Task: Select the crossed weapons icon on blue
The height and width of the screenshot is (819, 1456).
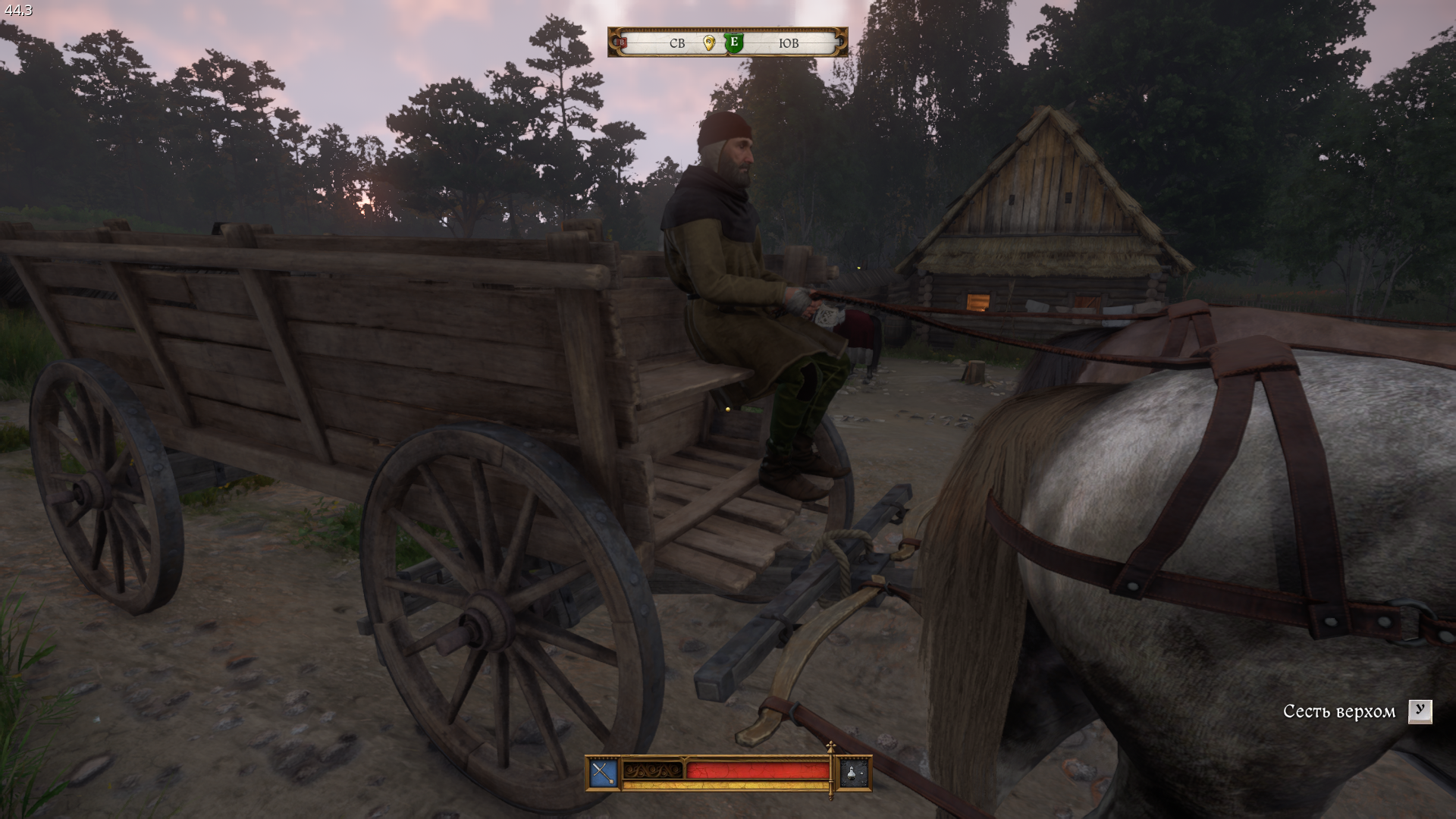Action: coord(603,773)
